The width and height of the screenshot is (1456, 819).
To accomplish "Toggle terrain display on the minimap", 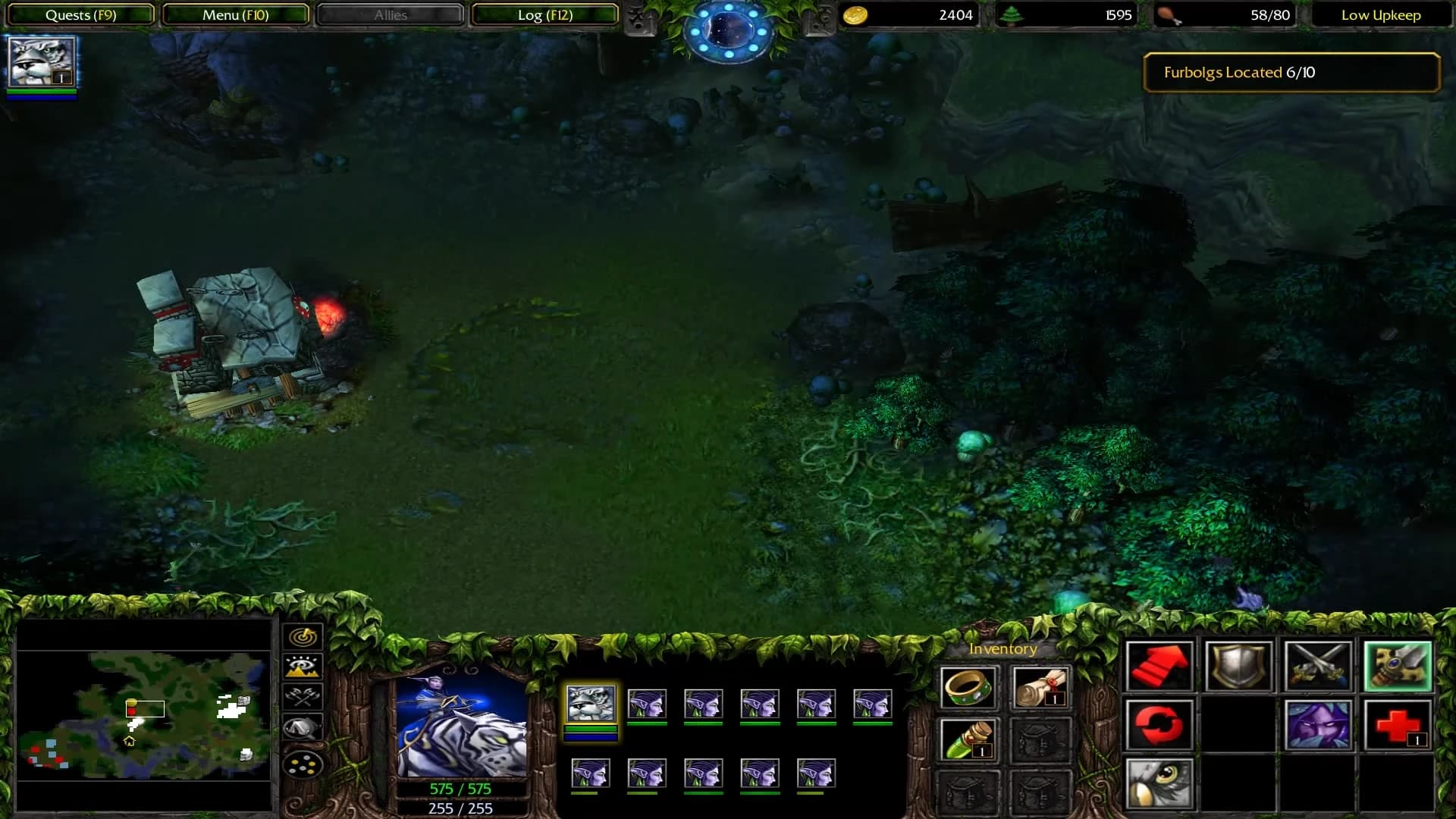I will tap(303, 667).
